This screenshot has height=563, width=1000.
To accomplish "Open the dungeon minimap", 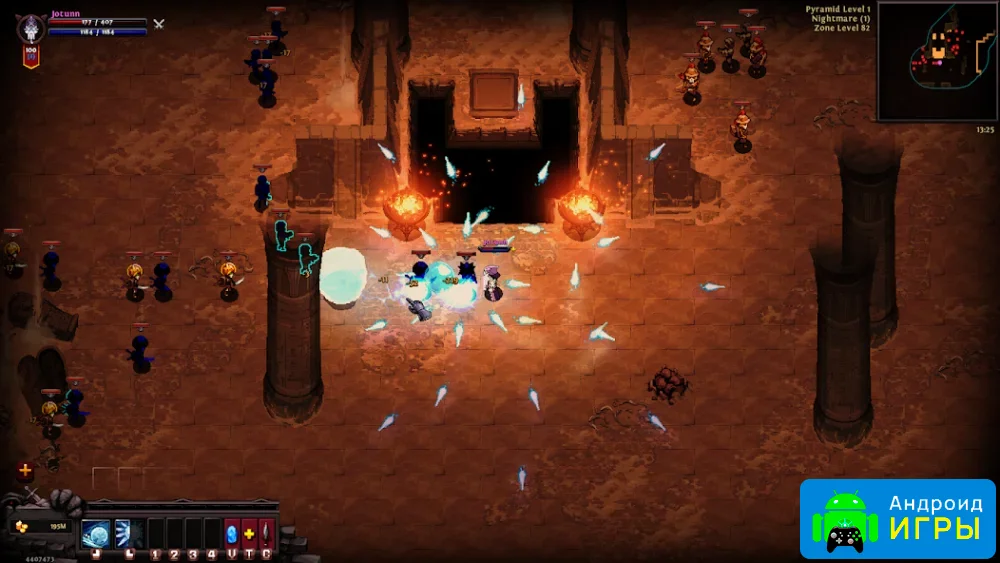I will (x=935, y=60).
